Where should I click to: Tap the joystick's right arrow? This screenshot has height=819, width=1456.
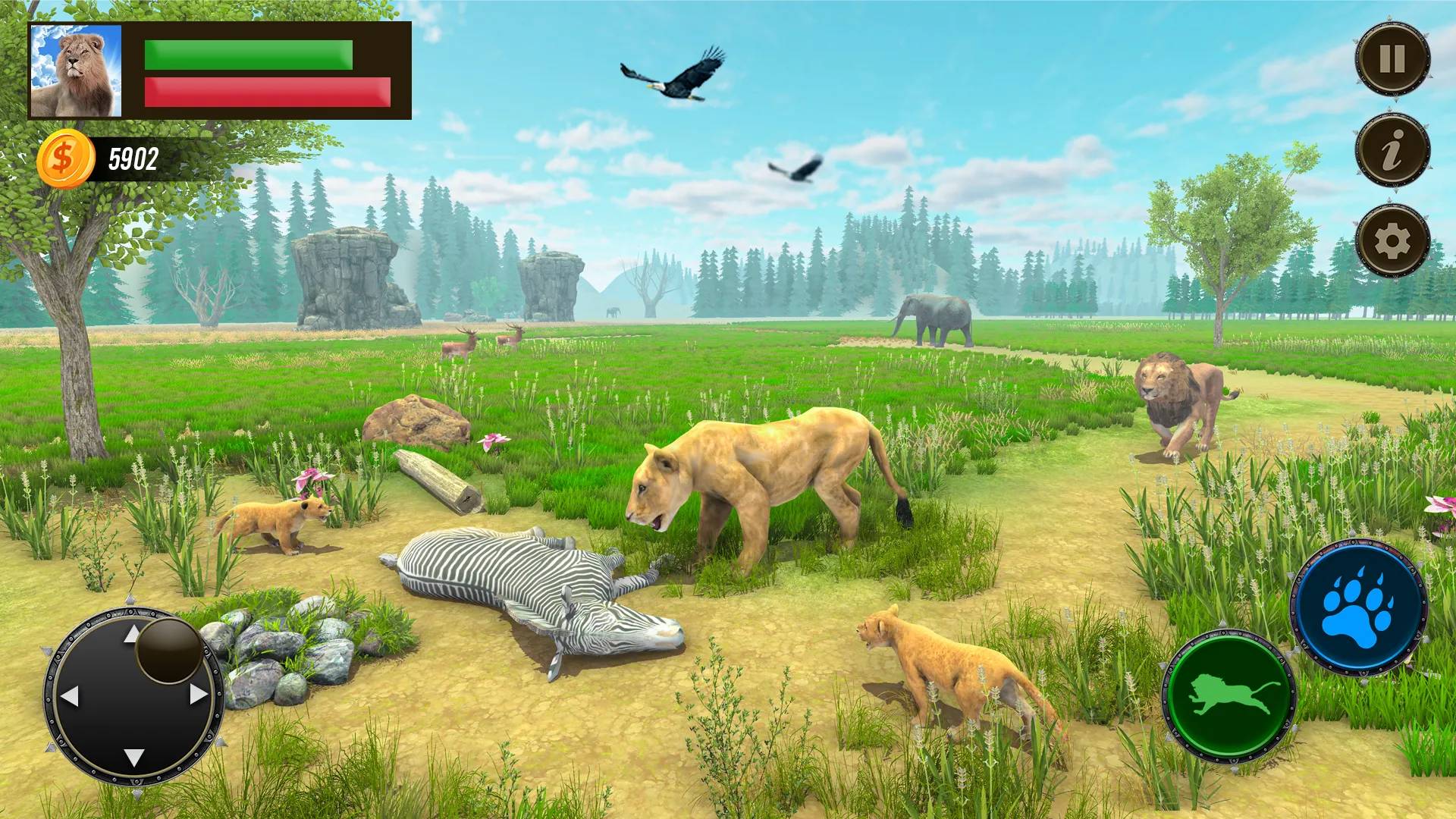199,694
